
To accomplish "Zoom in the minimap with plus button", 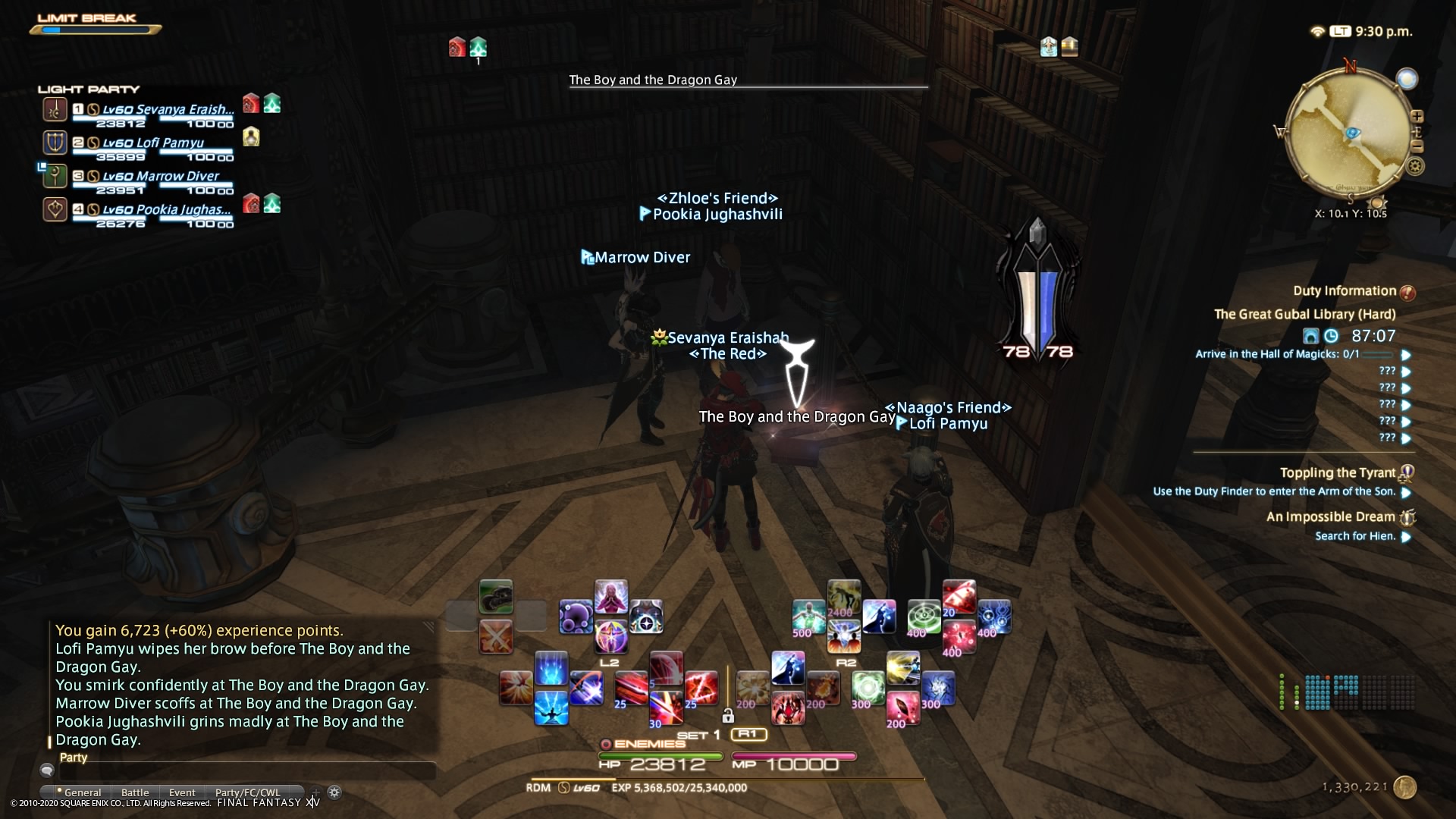I will (1417, 116).
